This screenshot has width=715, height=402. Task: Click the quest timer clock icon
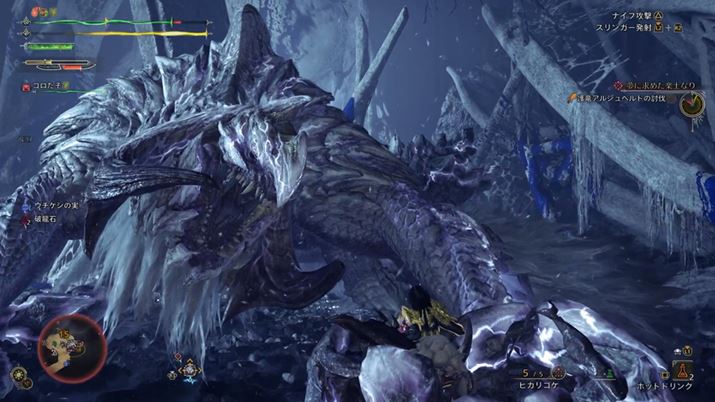[x=689, y=109]
